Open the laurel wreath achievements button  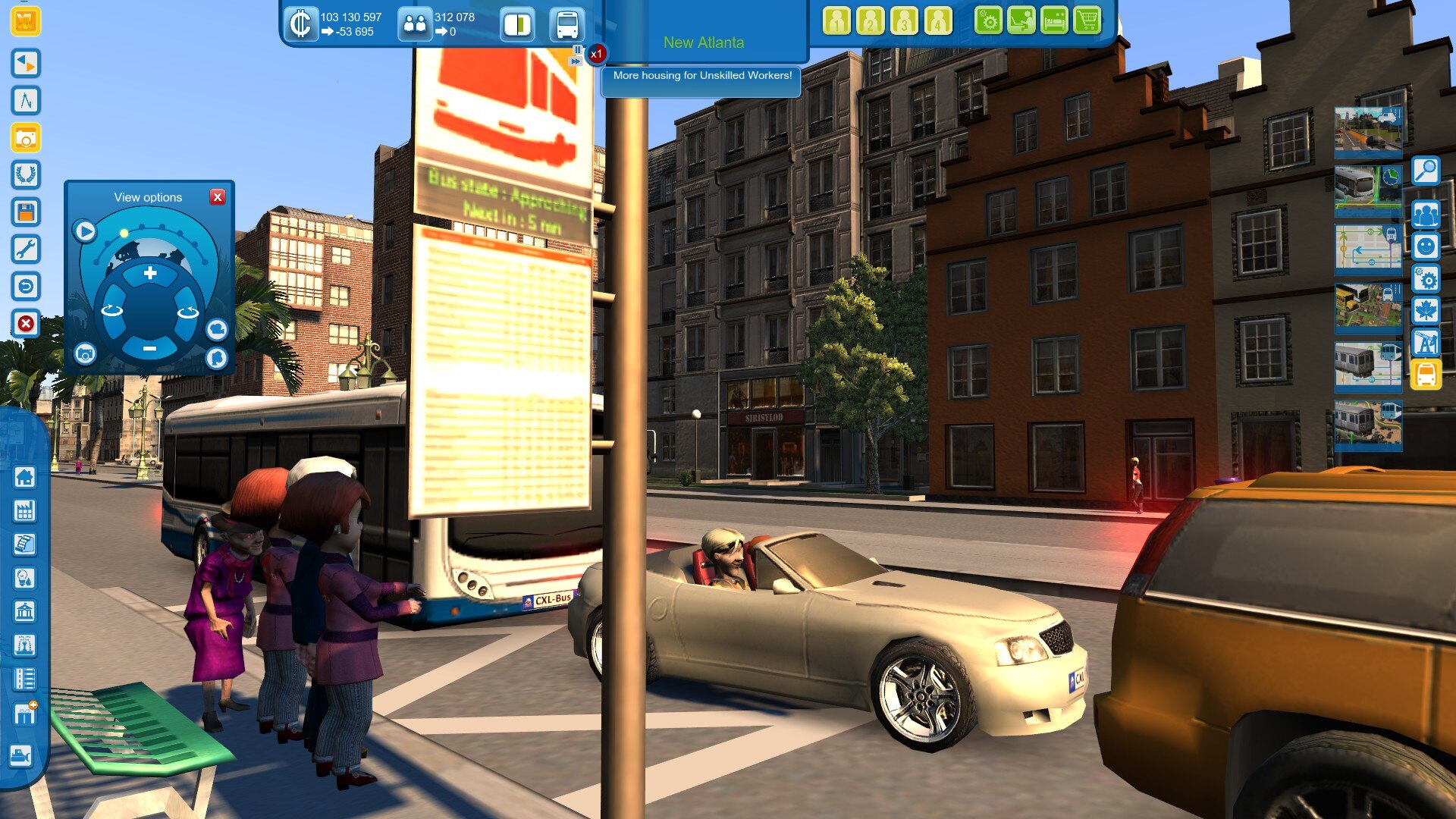click(25, 175)
